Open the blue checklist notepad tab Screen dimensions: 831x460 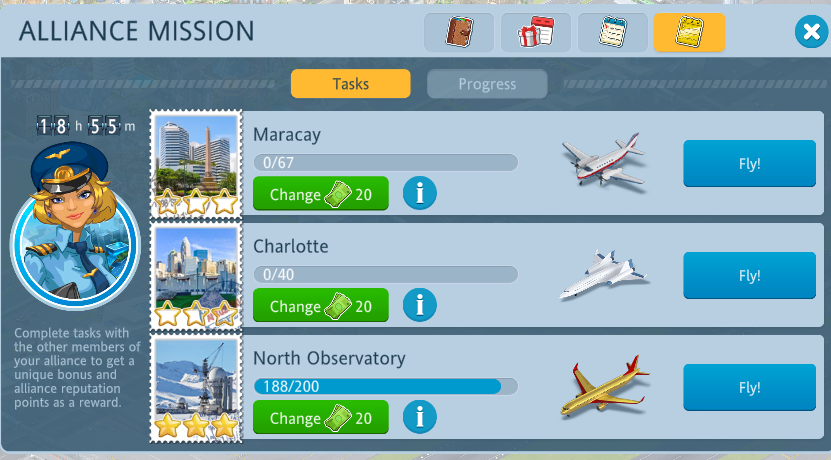[x=612, y=32]
